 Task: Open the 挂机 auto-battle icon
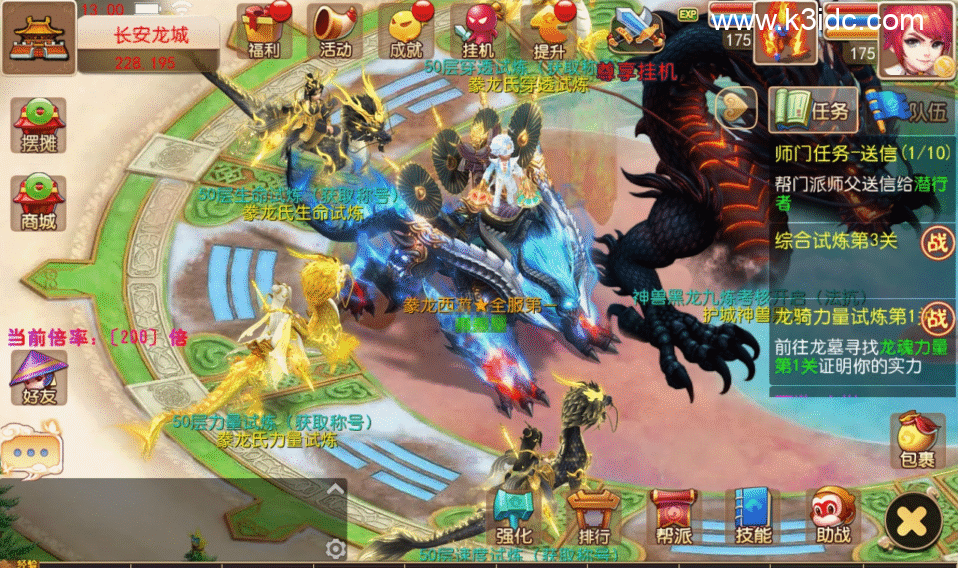pyautogui.click(x=479, y=30)
